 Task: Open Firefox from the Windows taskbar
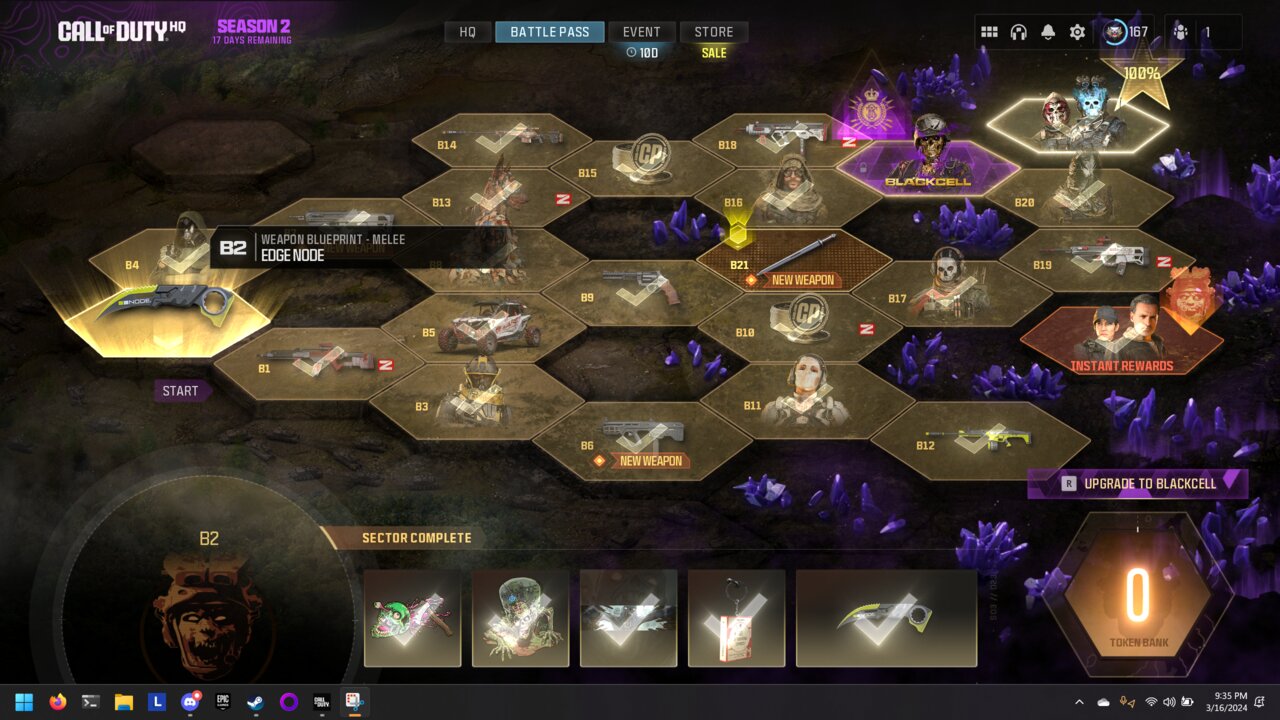57,702
